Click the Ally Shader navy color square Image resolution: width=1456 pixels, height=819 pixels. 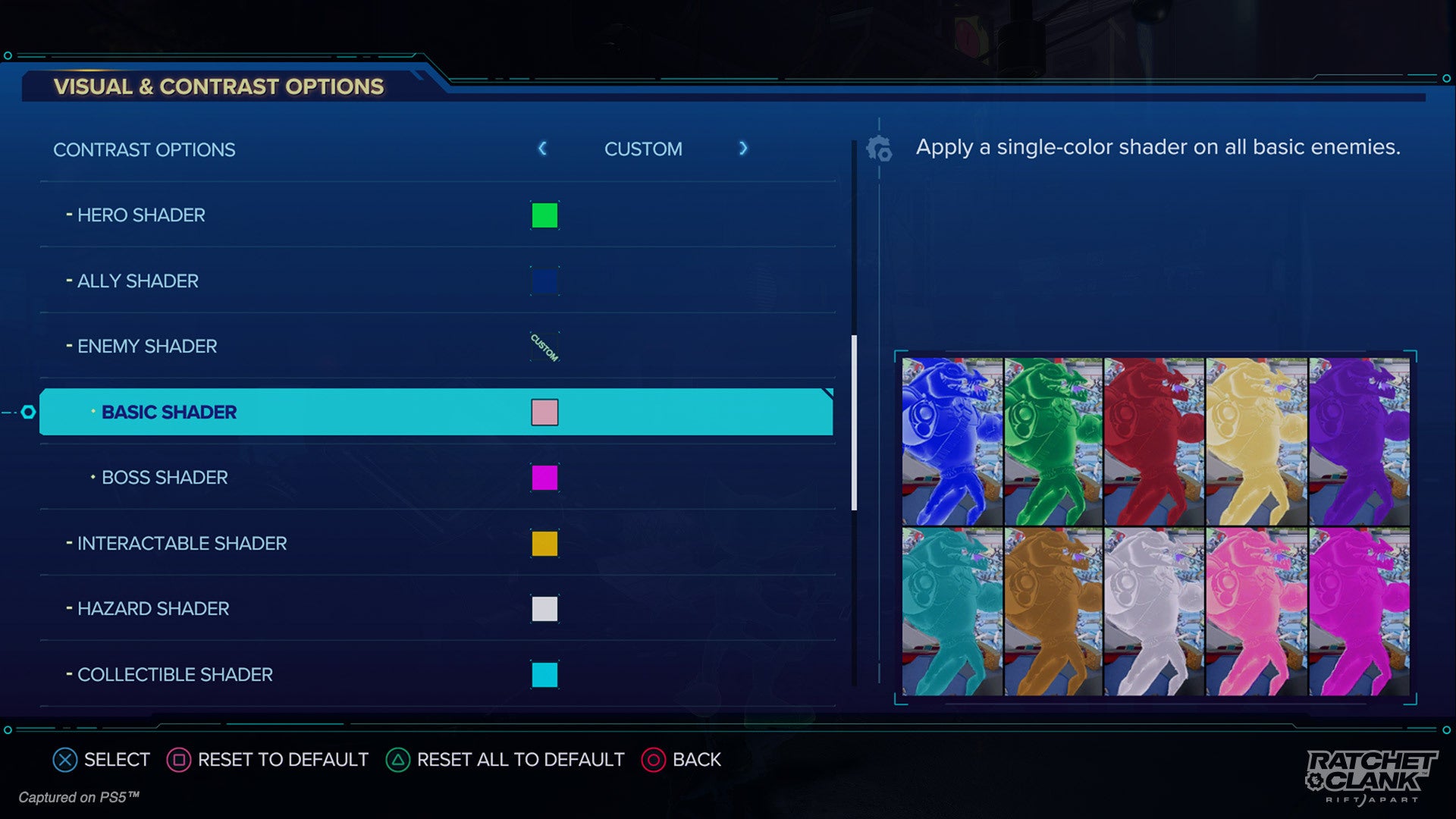pos(544,281)
